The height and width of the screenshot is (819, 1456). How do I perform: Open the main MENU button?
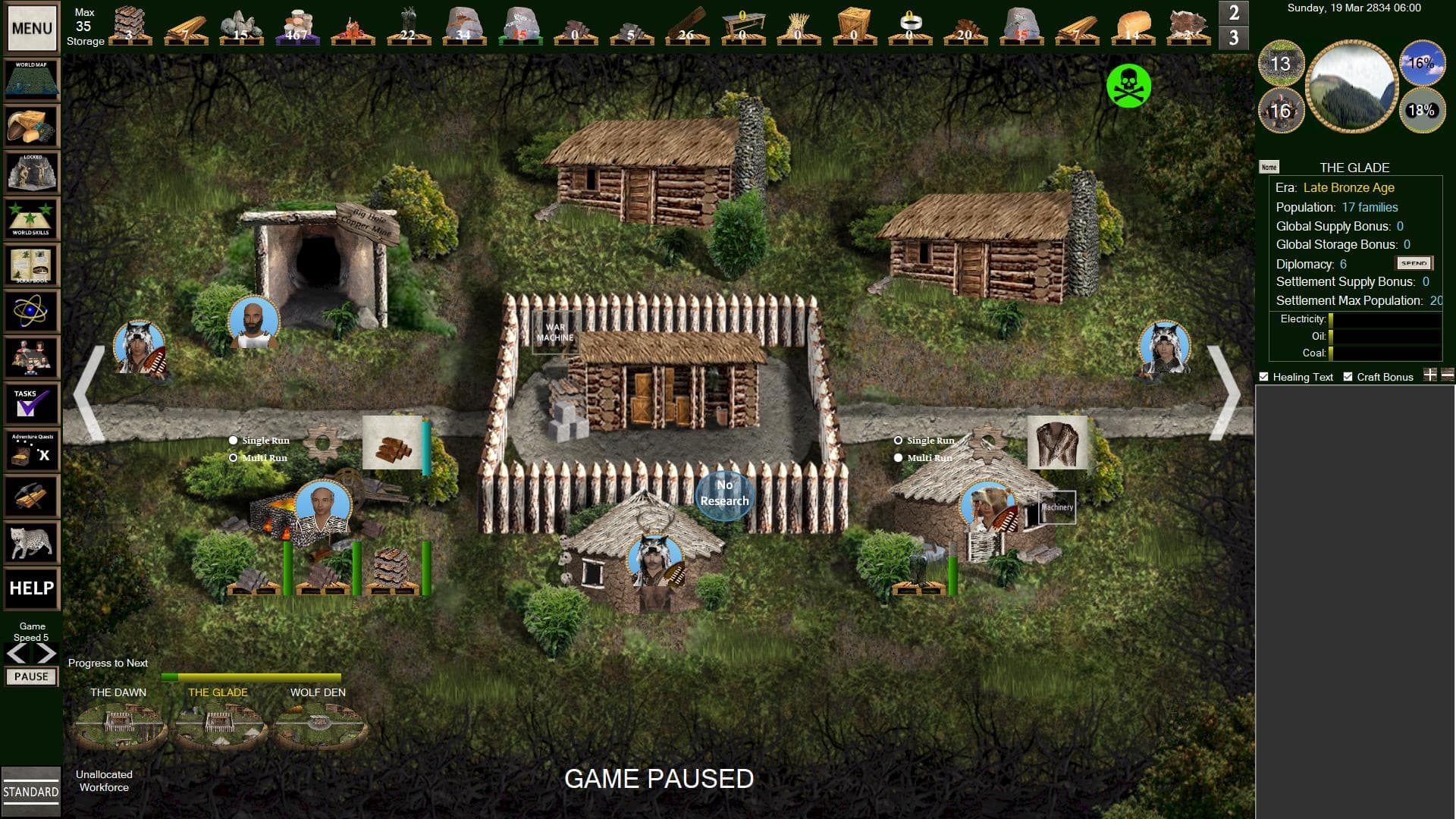click(32, 29)
